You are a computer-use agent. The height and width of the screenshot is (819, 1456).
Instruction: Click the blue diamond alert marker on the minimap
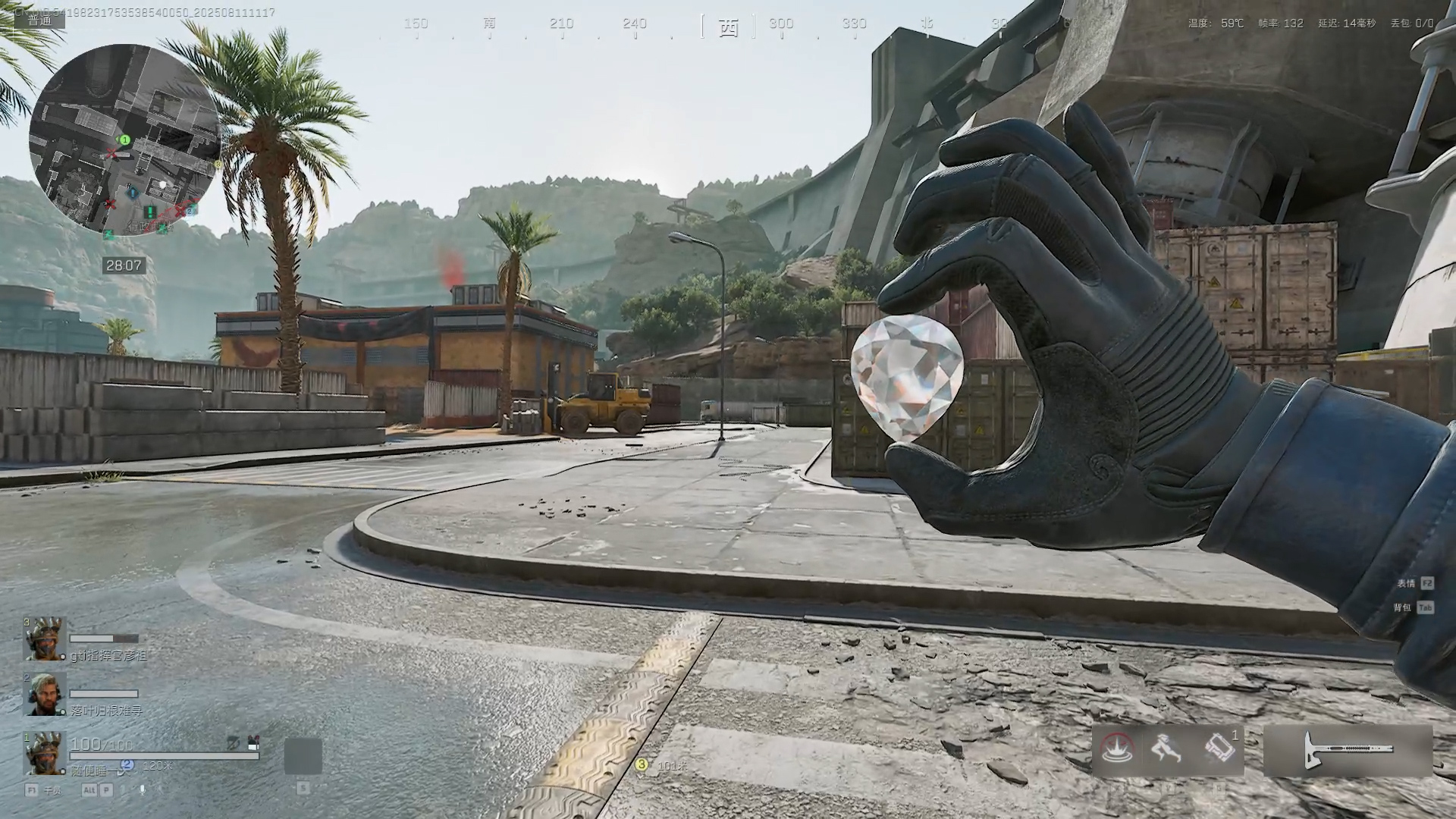coord(133,193)
